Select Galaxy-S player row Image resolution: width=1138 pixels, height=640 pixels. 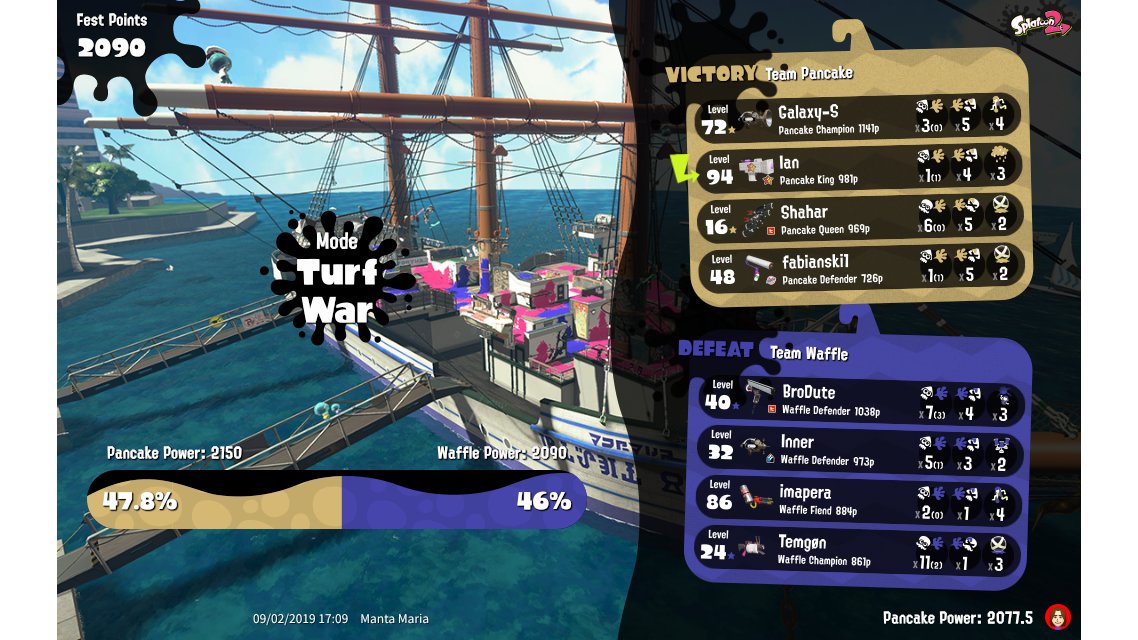point(859,118)
